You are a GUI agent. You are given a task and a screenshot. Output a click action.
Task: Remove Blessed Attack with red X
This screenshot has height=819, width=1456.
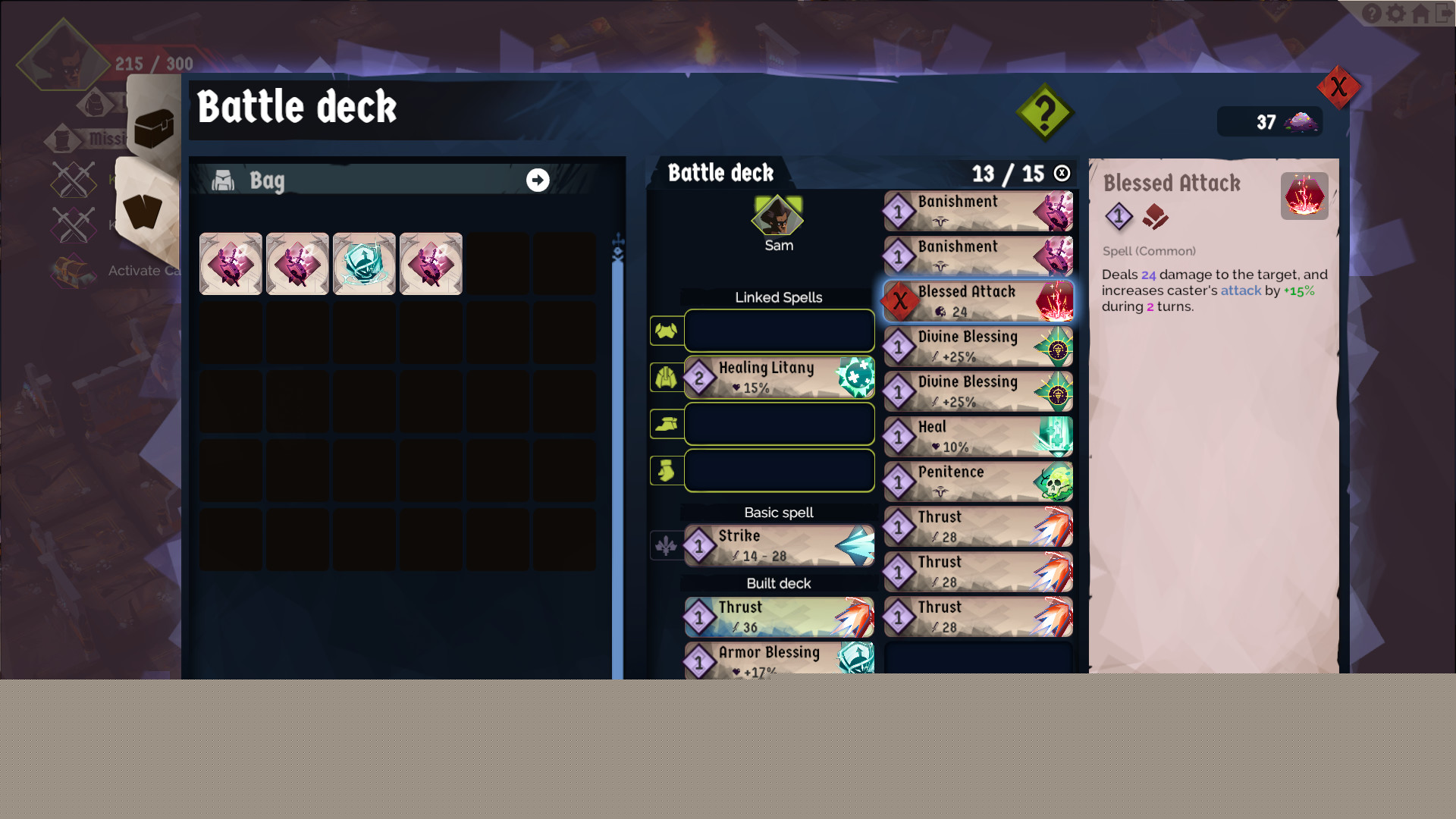pyautogui.click(x=900, y=301)
